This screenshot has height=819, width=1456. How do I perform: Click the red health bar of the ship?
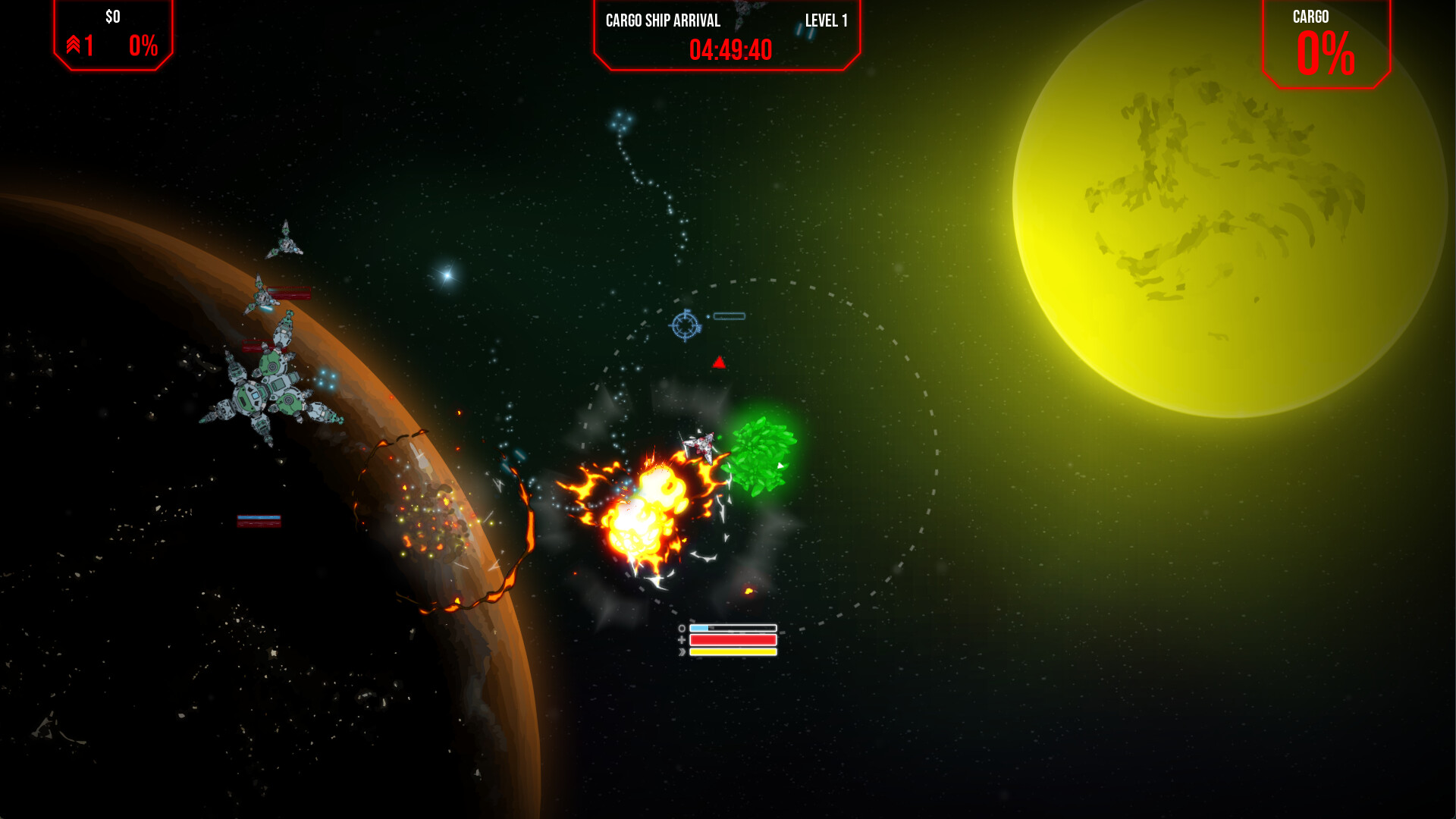(x=733, y=639)
